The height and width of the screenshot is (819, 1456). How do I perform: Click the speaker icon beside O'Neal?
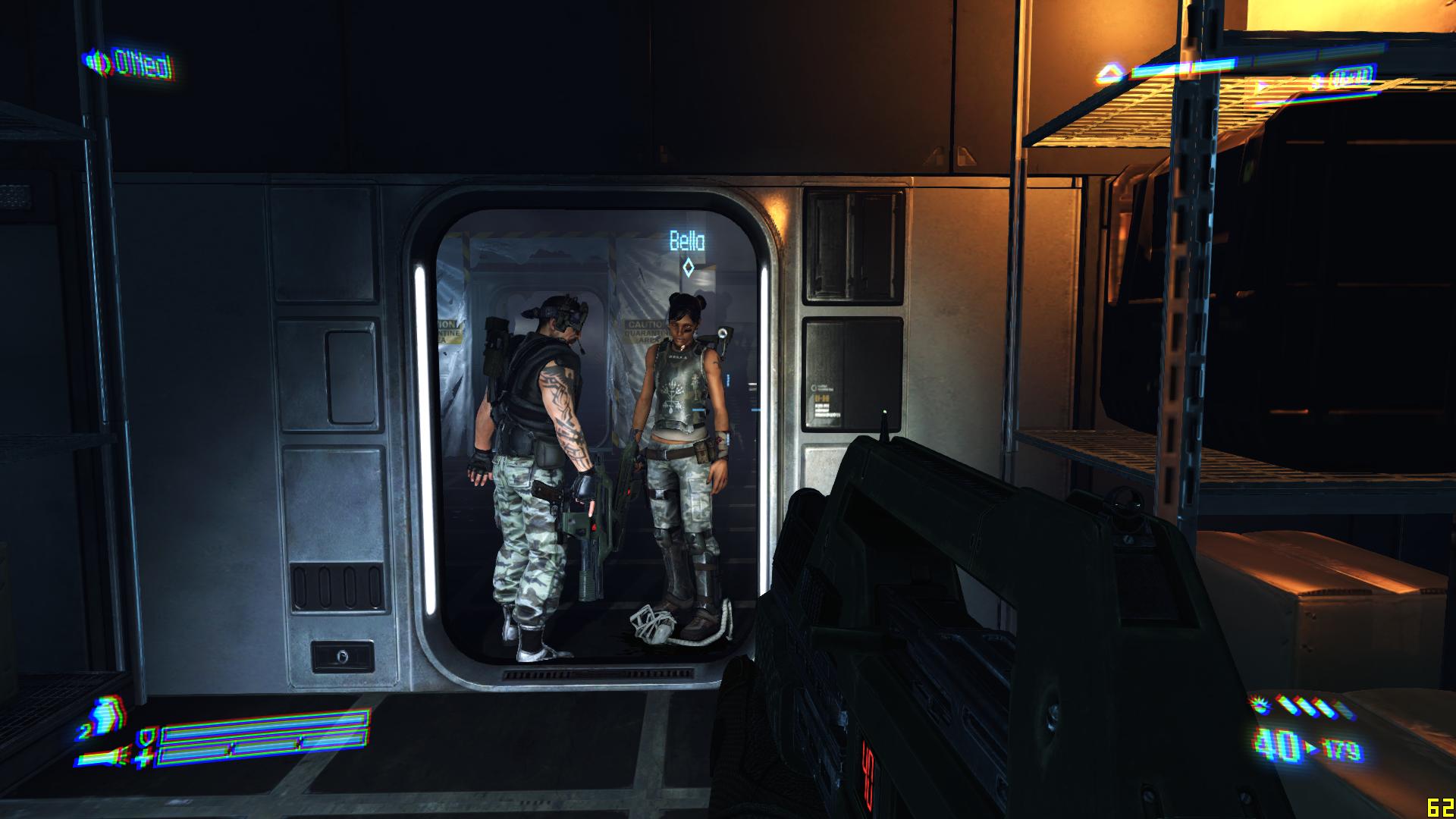pyautogui.click(x=97, y=61)
